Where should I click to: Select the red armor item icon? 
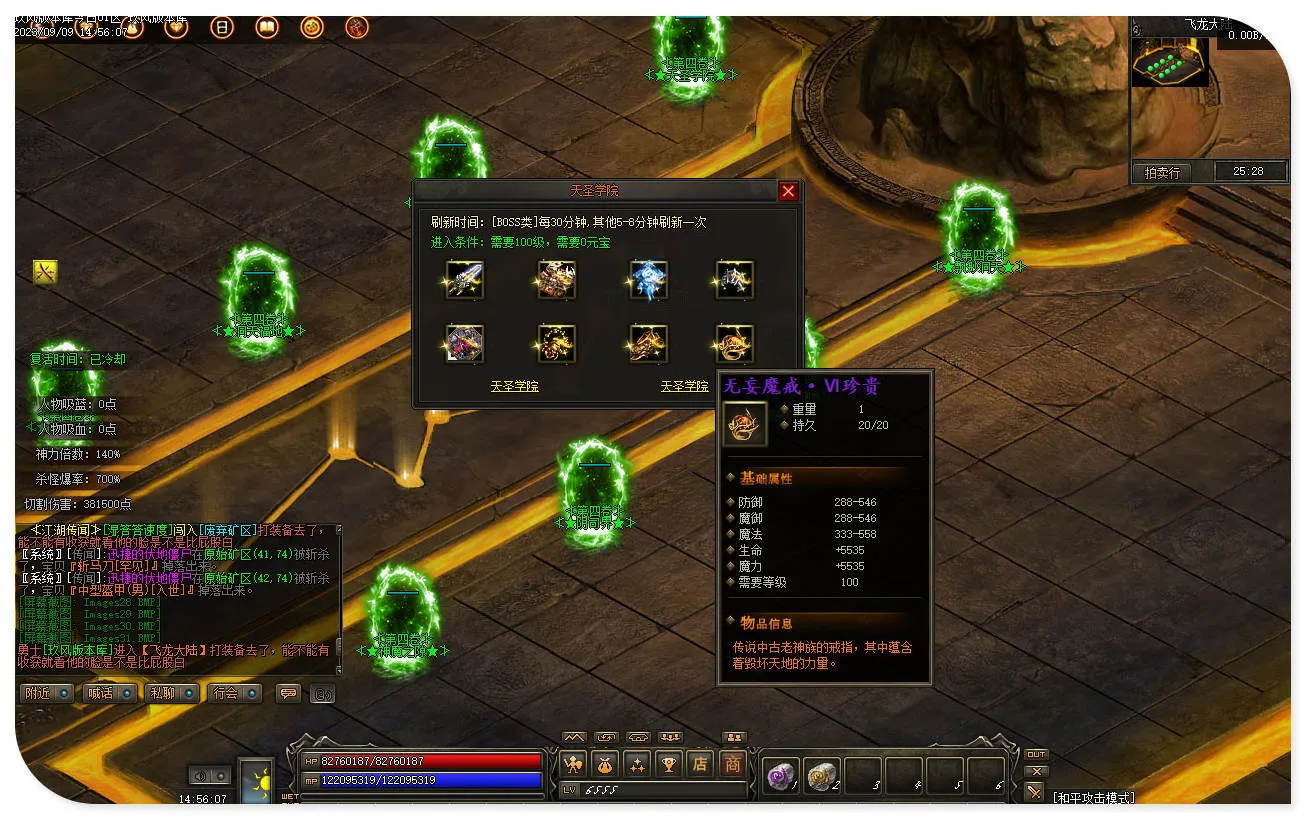(x=556, y=280)
